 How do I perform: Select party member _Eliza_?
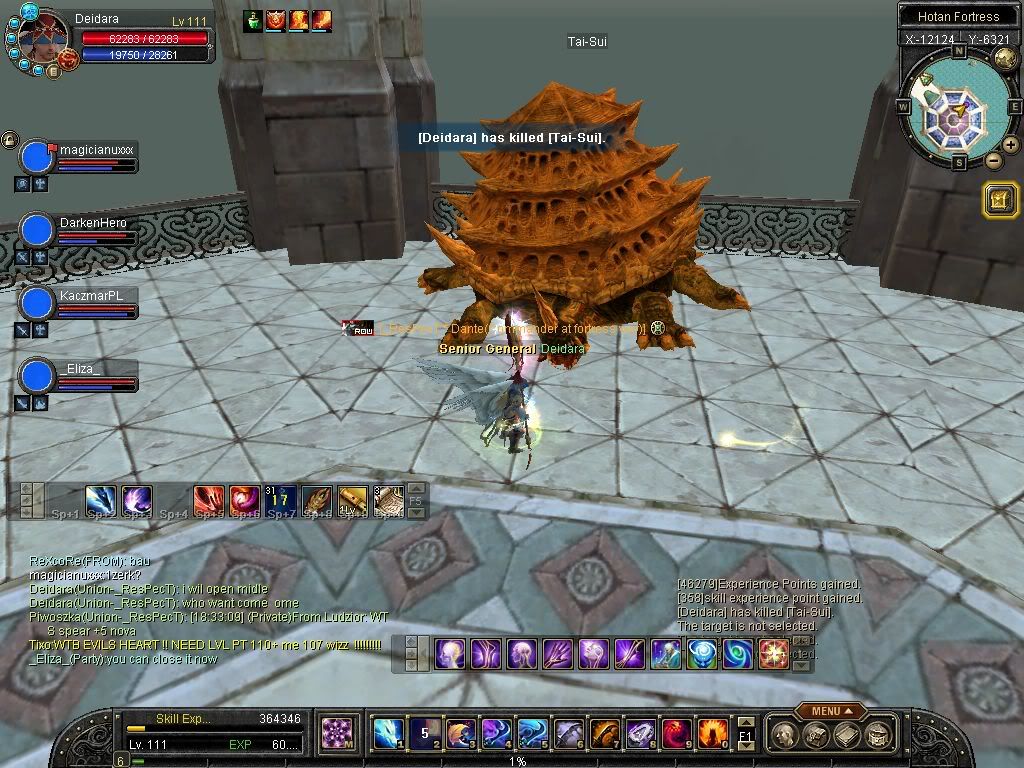tap(37, 376)
